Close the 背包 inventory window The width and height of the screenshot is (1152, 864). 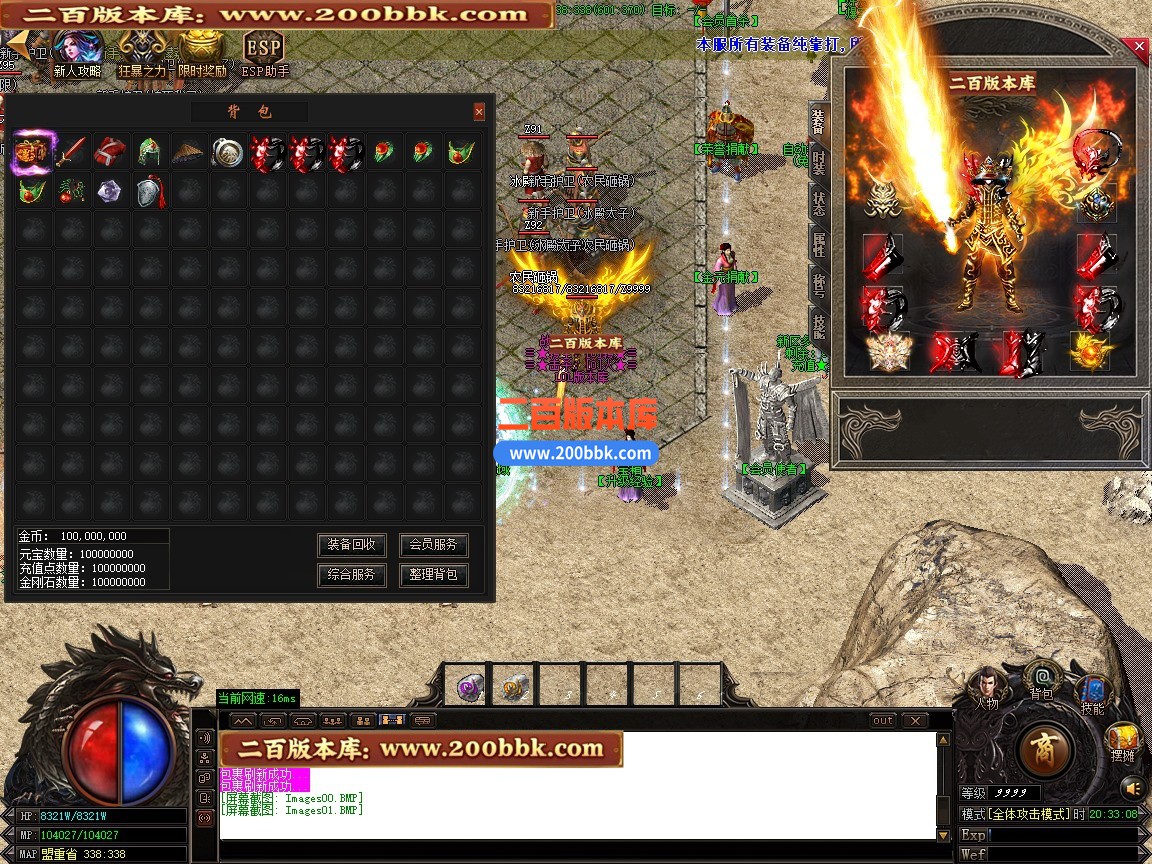coord(479,112)
